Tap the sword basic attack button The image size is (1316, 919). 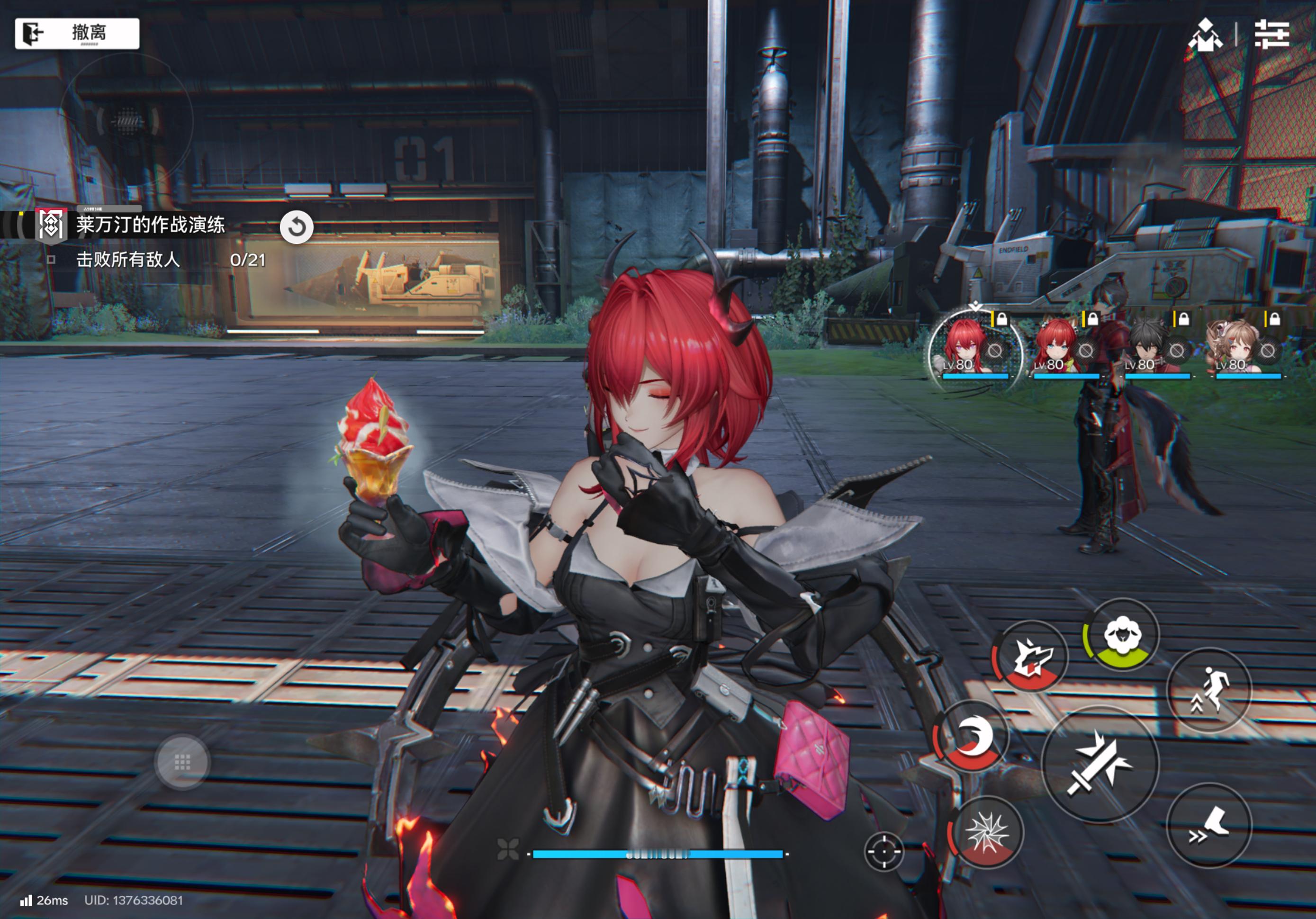tap(1100, 765)
